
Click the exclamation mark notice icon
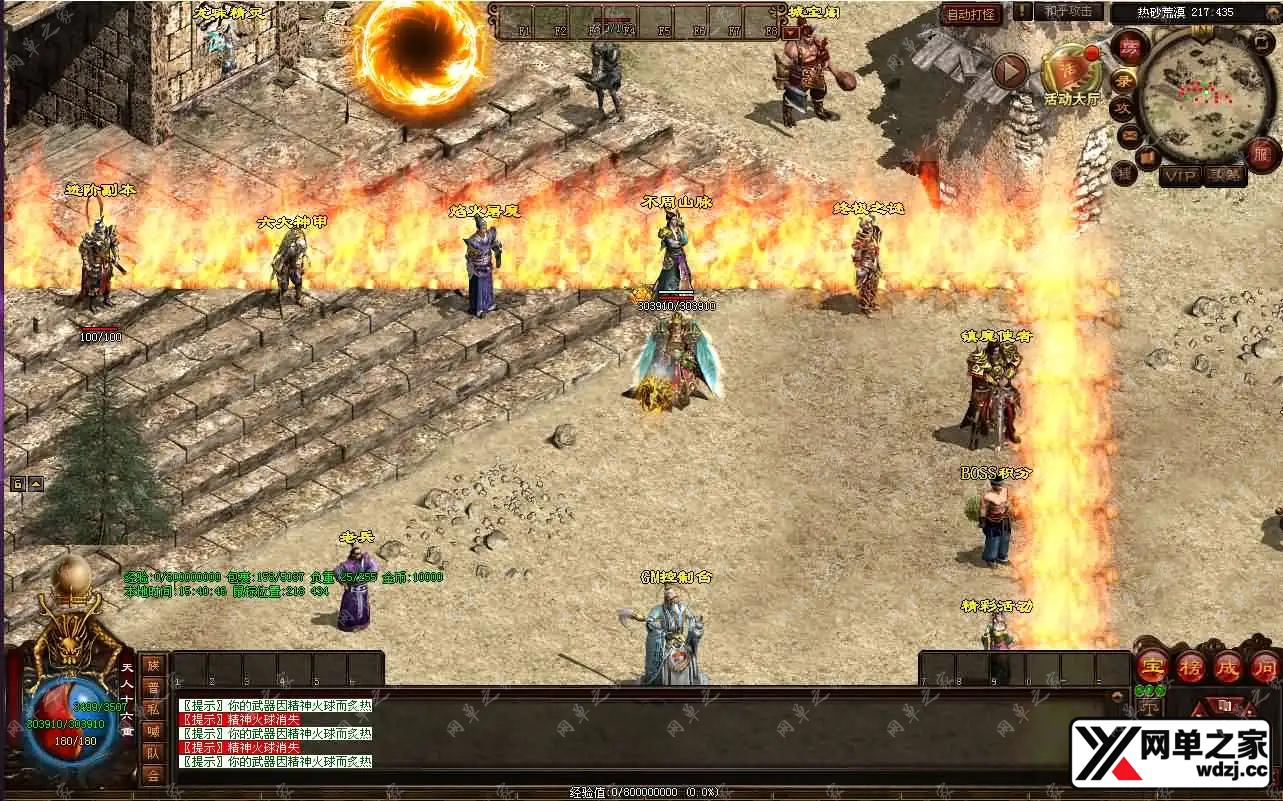click(x=1022, y=12)
